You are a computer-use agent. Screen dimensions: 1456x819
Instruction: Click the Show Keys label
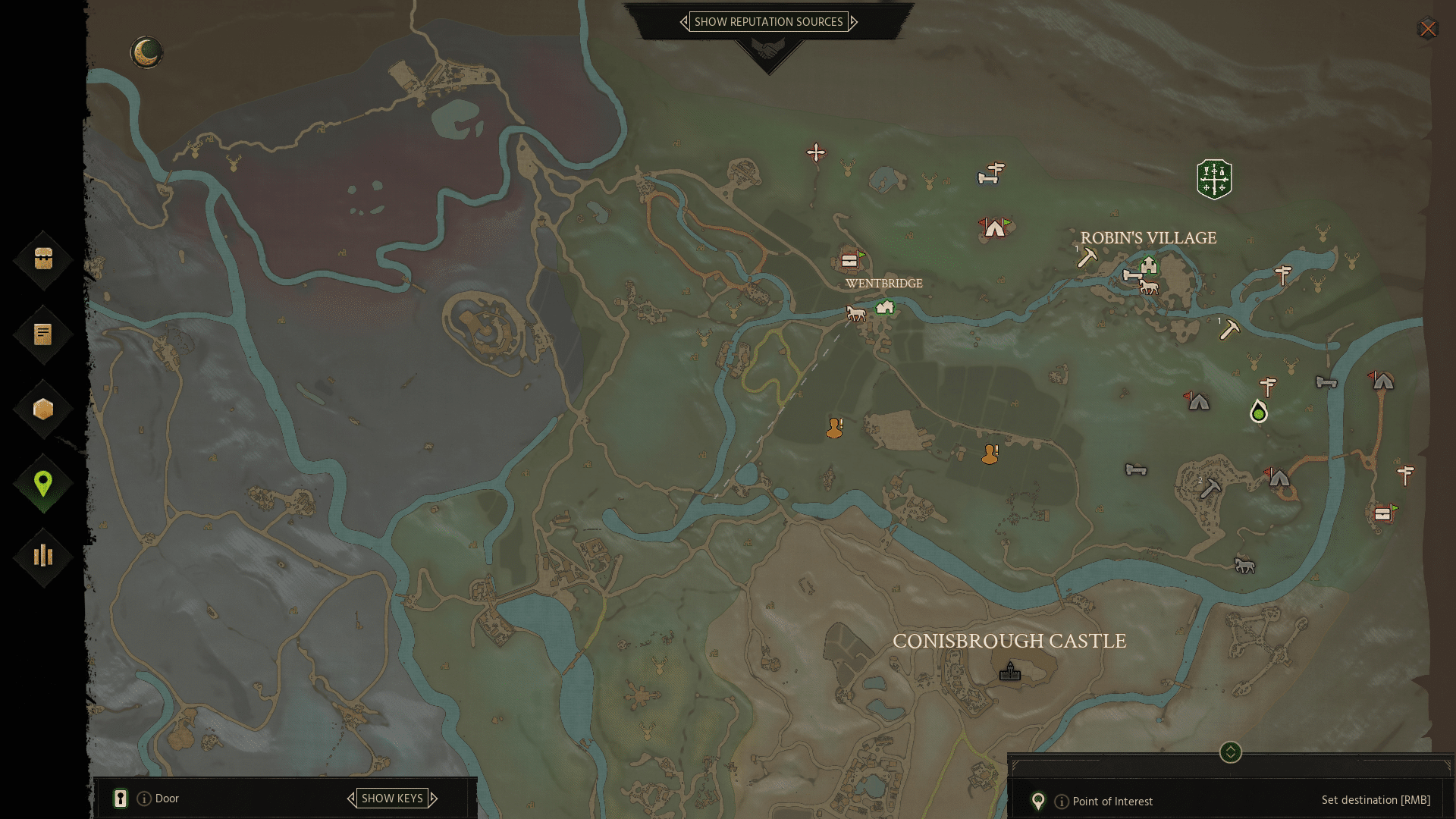392,798
